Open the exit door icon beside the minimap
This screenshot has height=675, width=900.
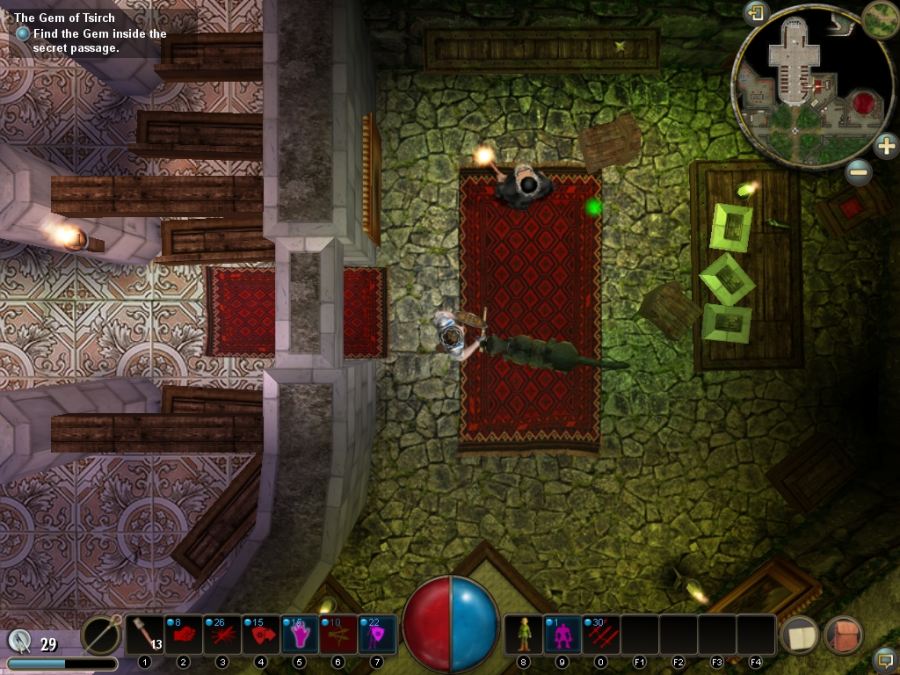755,13
